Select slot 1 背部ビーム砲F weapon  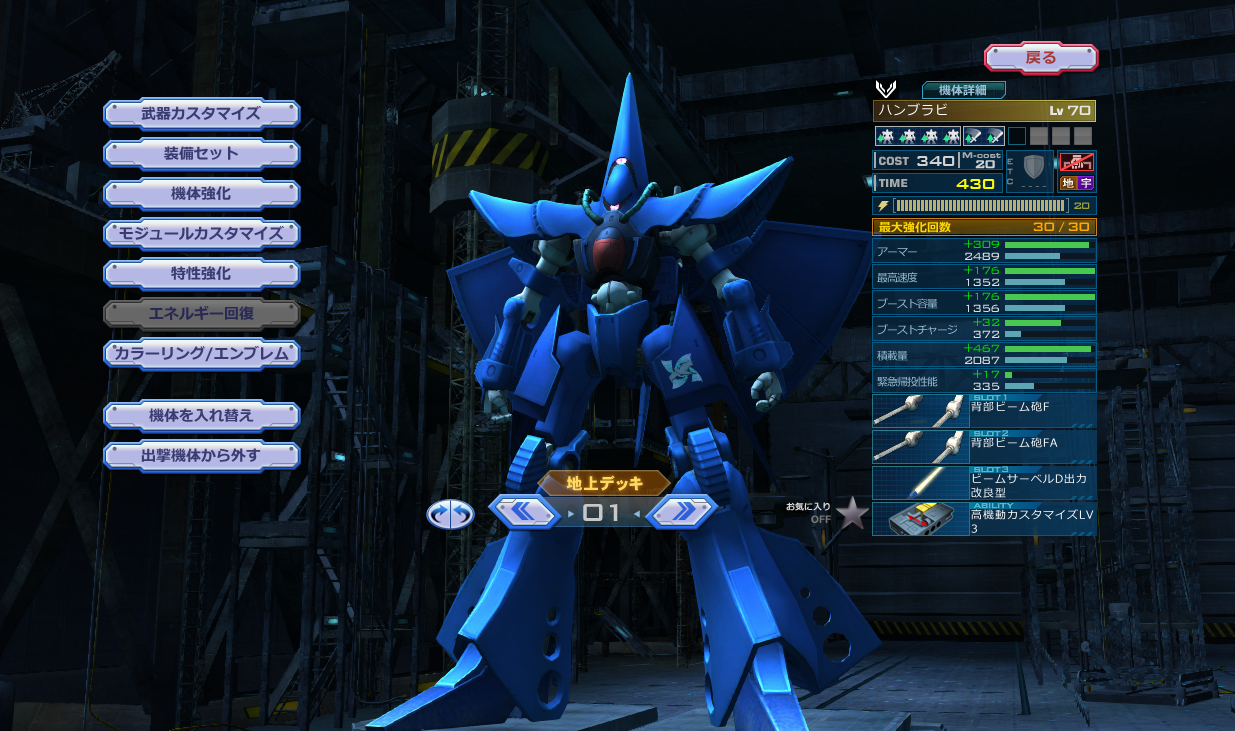point(984,411)
